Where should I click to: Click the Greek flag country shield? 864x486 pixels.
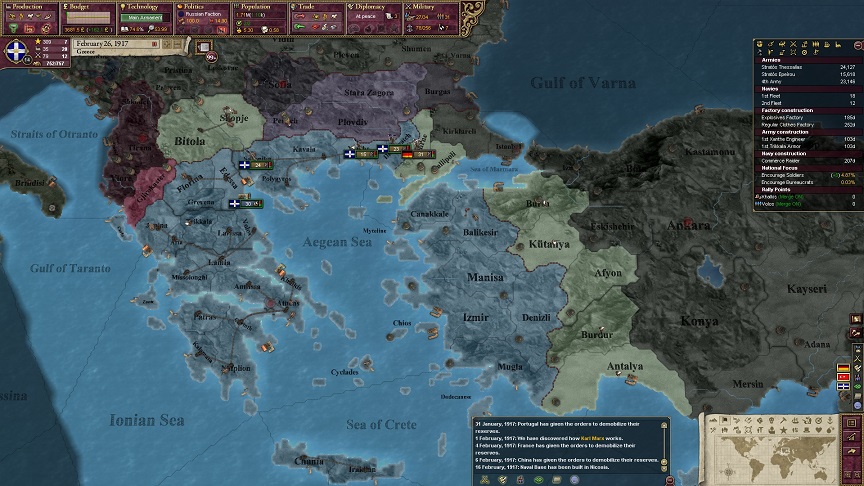tap(17, 51)
